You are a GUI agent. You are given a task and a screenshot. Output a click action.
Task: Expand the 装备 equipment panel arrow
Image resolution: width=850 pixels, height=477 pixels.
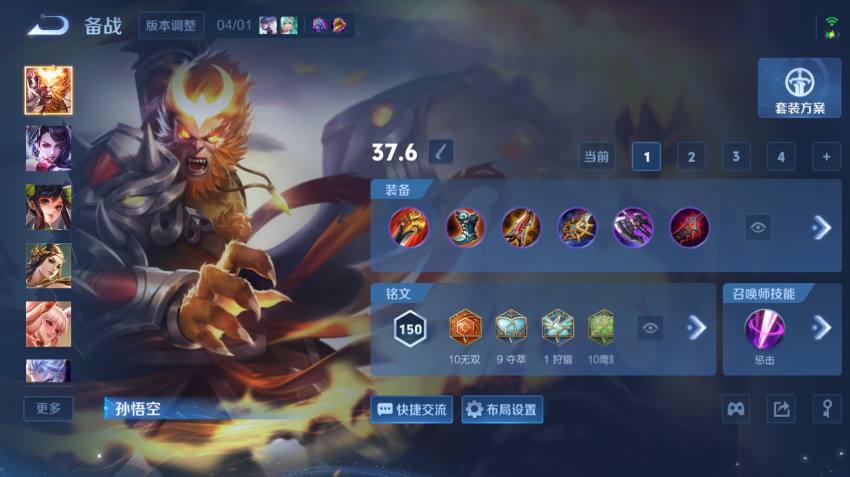[x=822, y=228]
